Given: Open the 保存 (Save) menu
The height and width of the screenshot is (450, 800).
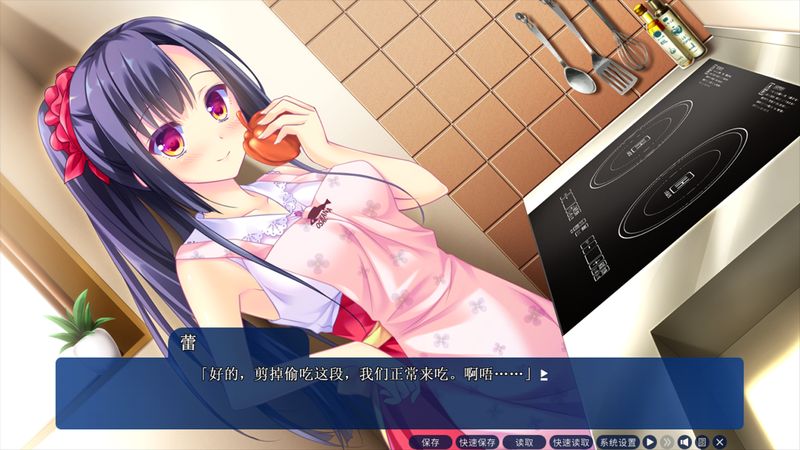Looking at the screenshot, I should [x=430, y=441].
